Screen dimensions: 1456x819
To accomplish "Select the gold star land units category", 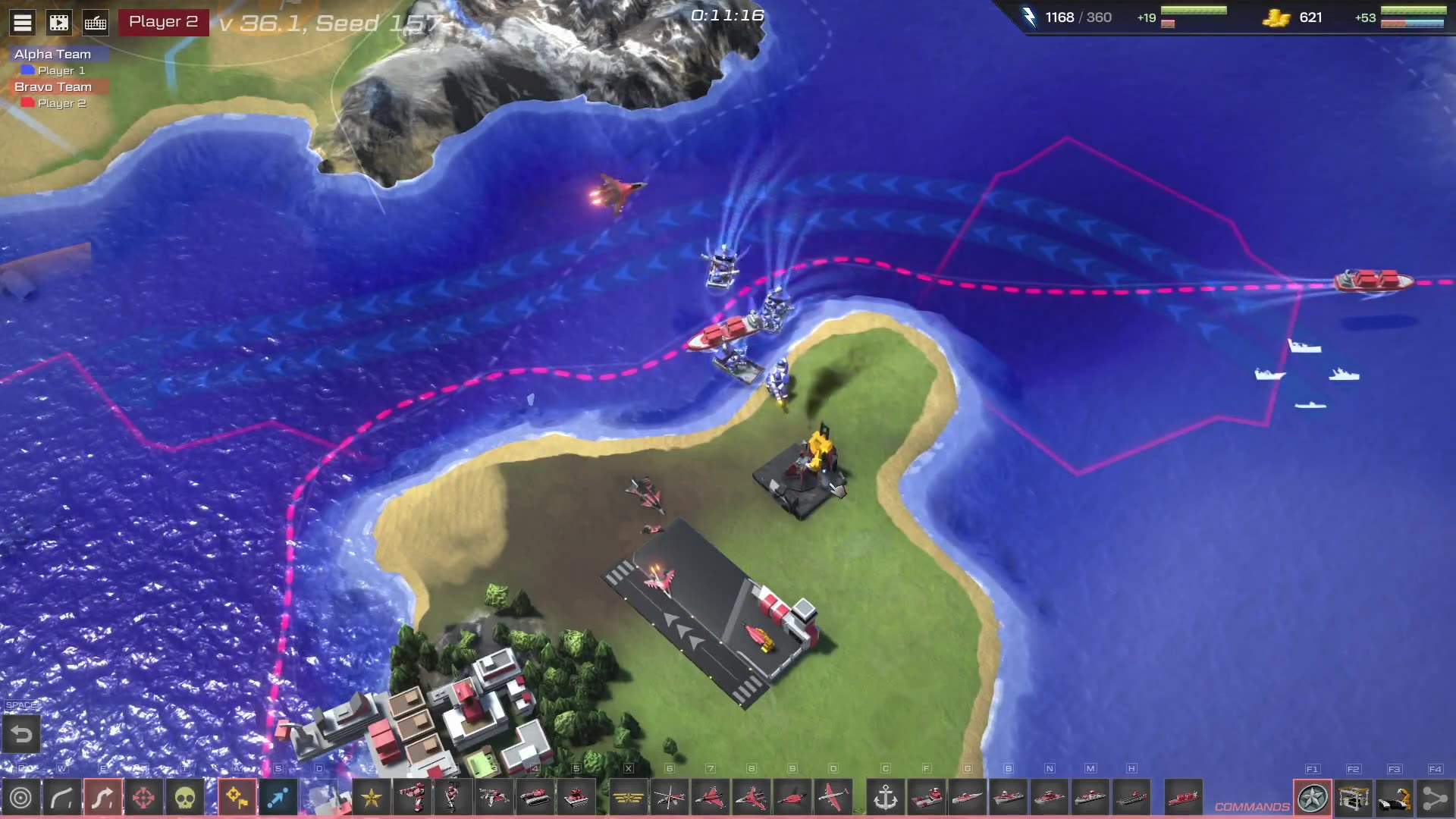I will pos(372,798).
